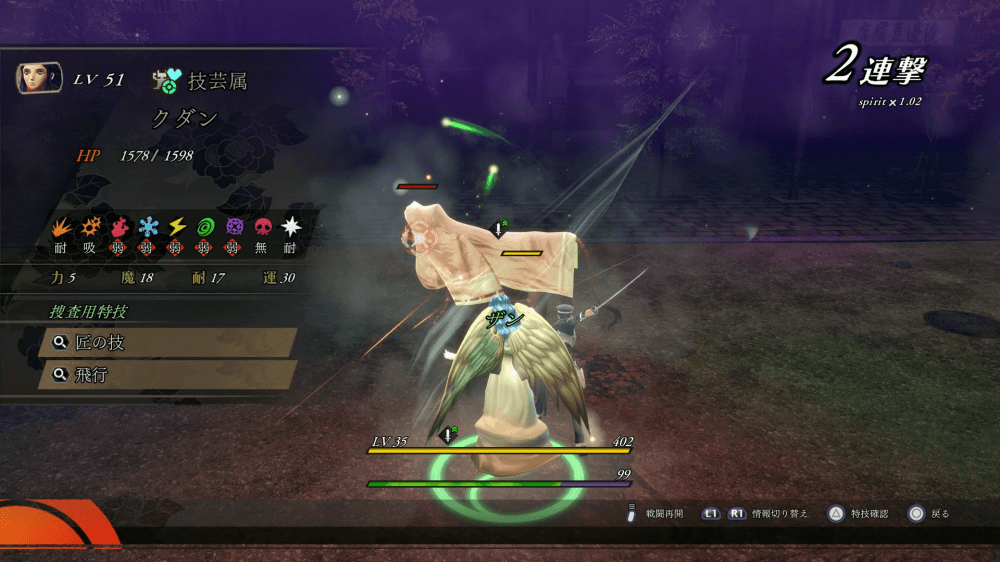Inspect the lightning bolt affinity icon
This screenshot has height=562, width=1000.
pyautogui.click(x=177, y=227)
